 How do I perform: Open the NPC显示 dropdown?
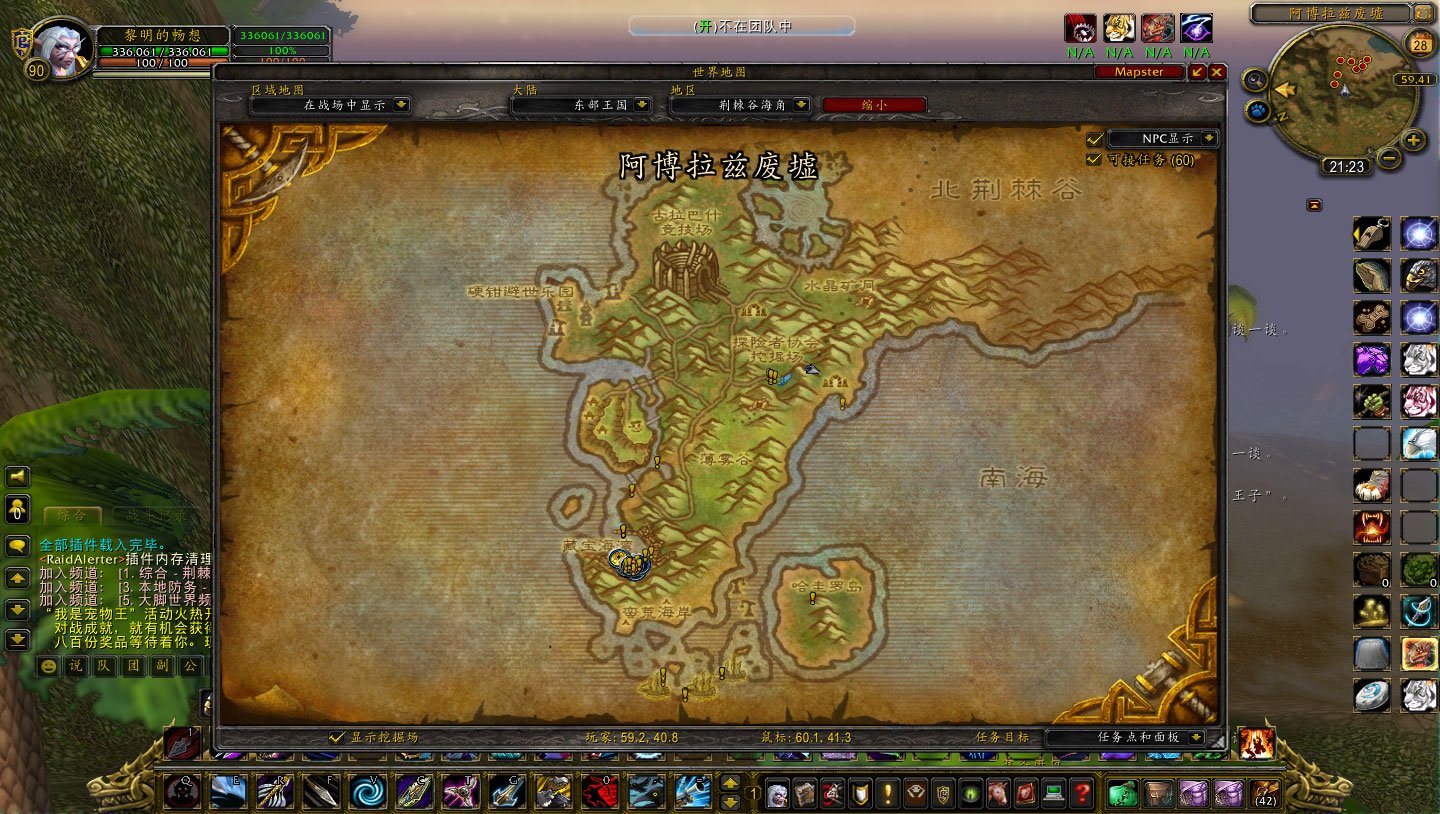pyautogui.click(x=1209, y=139)
